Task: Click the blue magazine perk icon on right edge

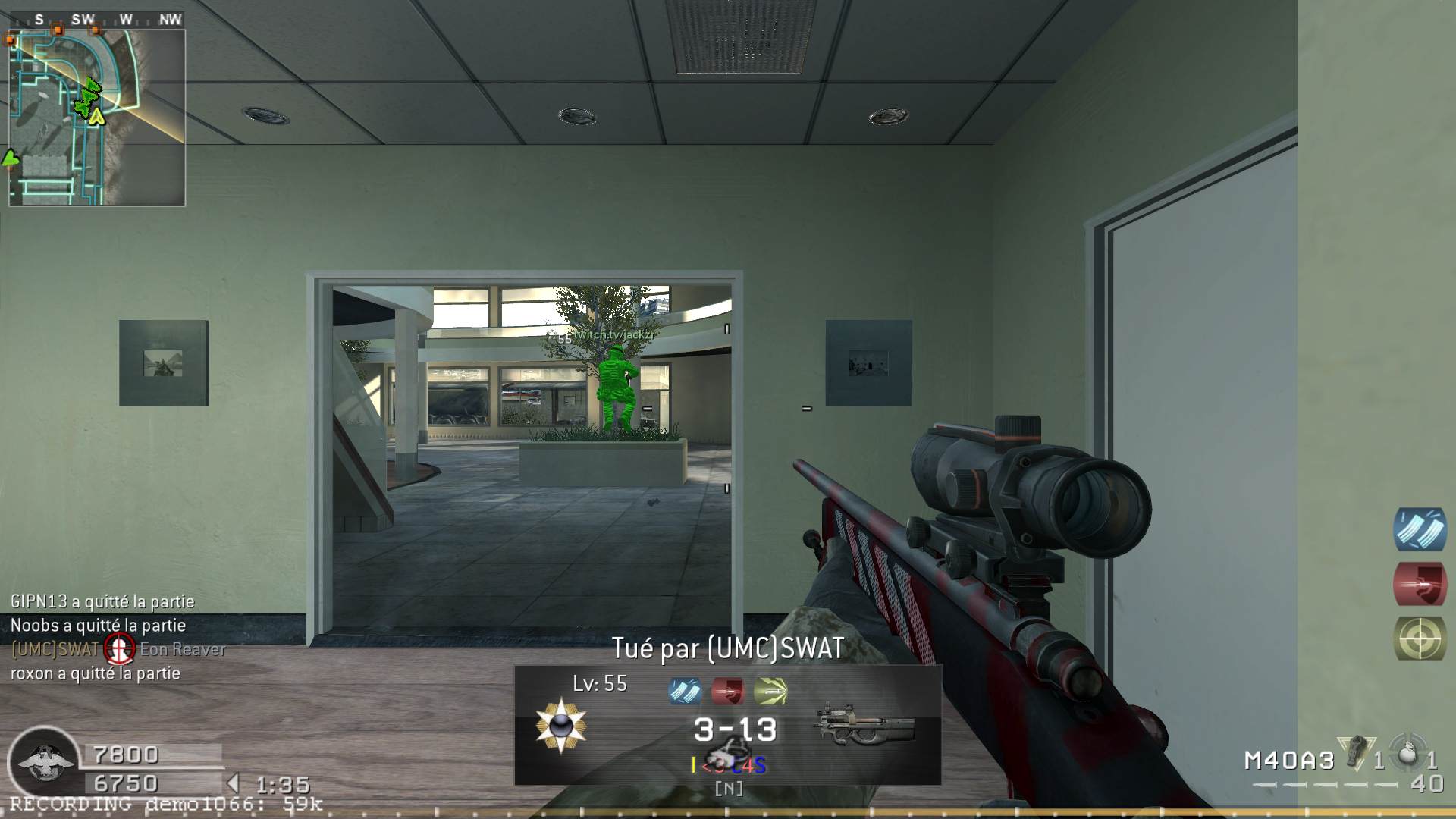Action: point(1420,529)
